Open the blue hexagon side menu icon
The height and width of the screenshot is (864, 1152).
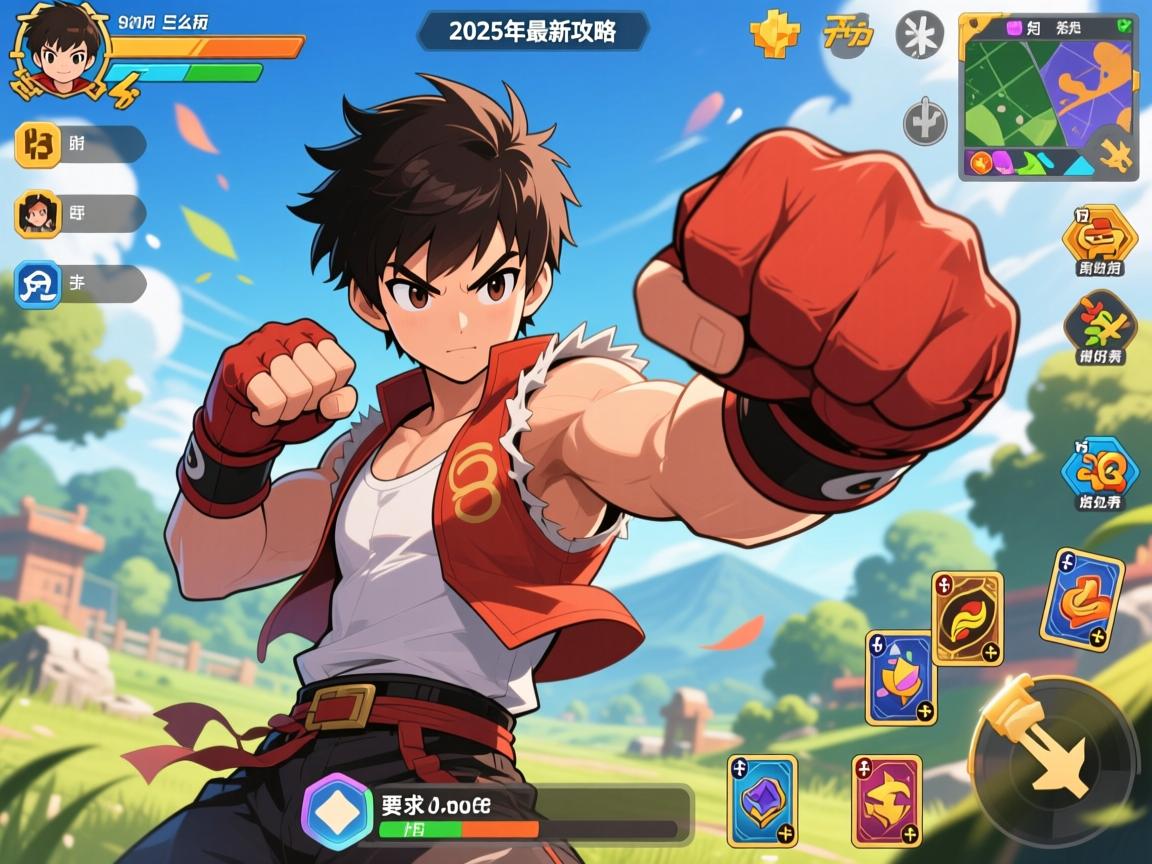pos(1099,468)
